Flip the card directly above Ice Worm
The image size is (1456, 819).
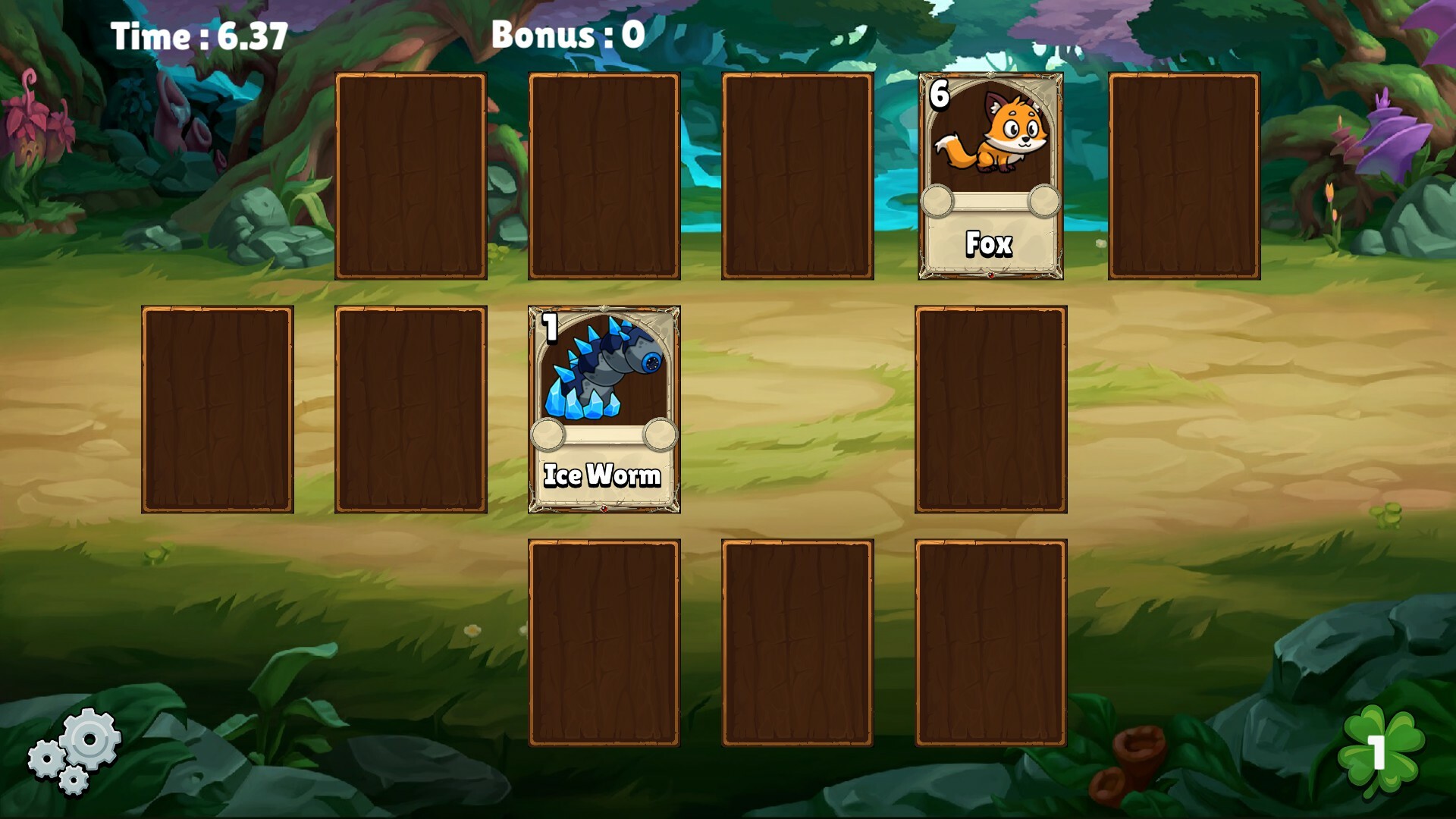(604, 174)
